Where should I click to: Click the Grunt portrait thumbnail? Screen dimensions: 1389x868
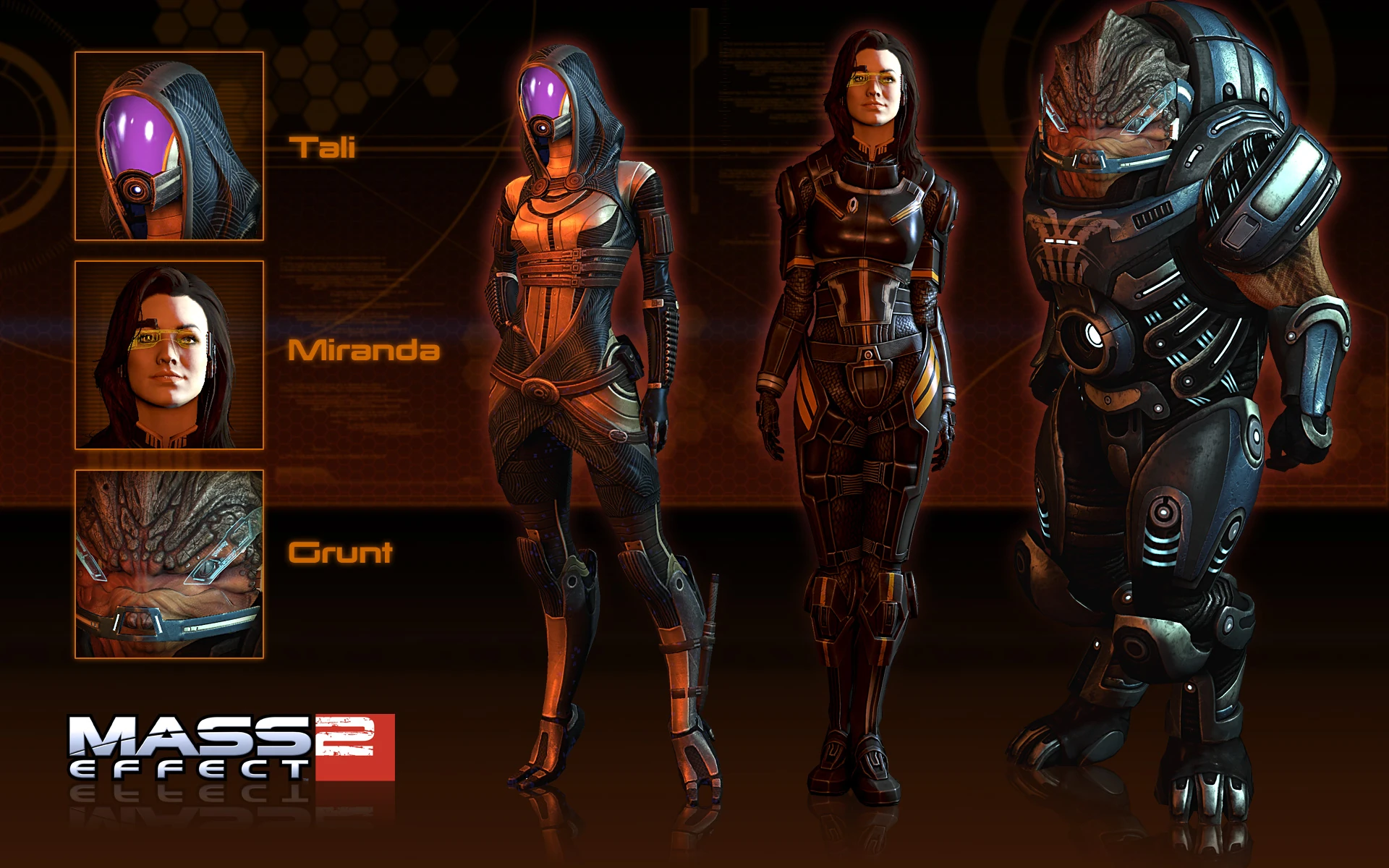click(x=169, y=564)
